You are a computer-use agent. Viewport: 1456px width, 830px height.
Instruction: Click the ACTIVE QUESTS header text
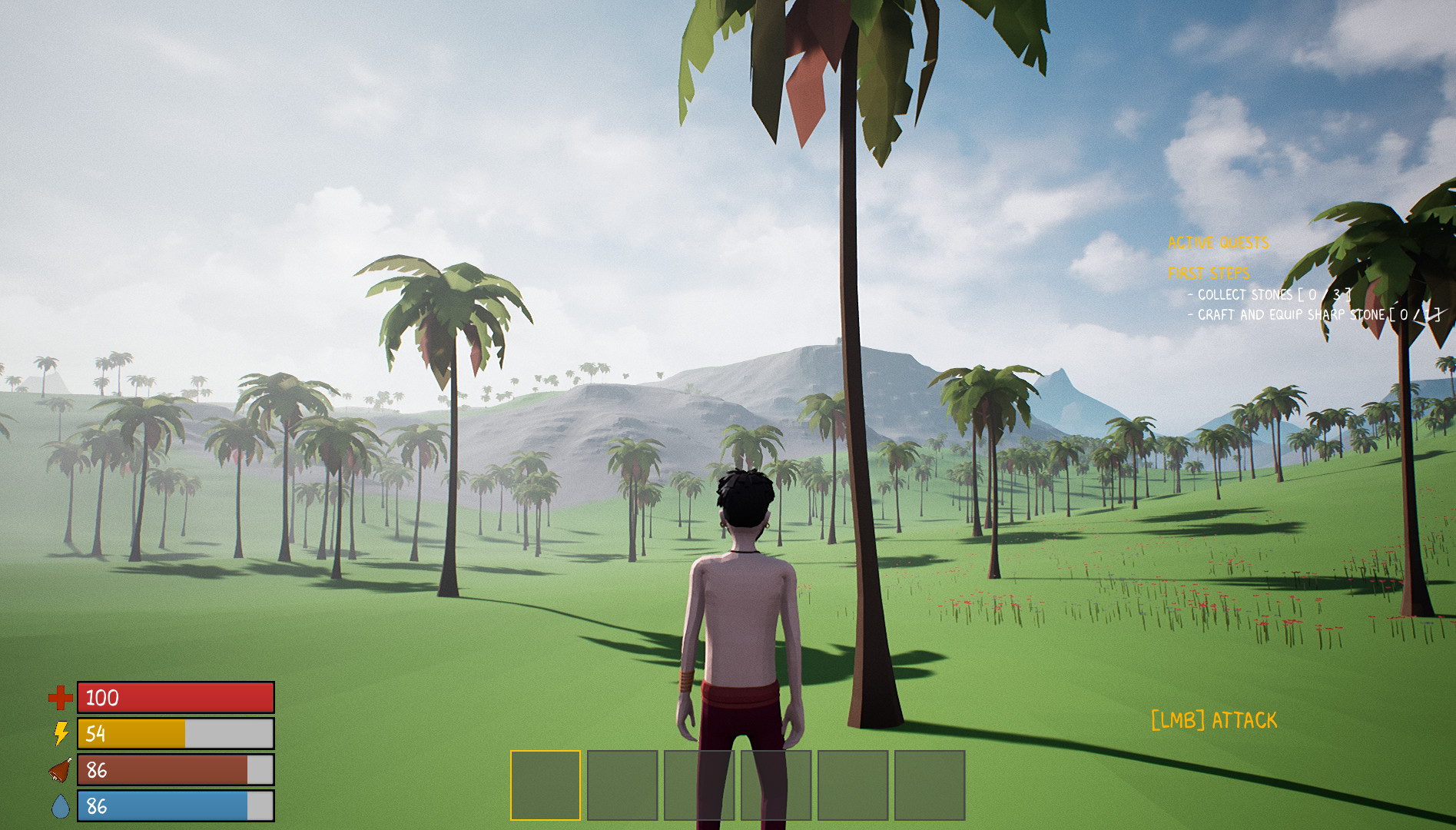click(1218, 243)
